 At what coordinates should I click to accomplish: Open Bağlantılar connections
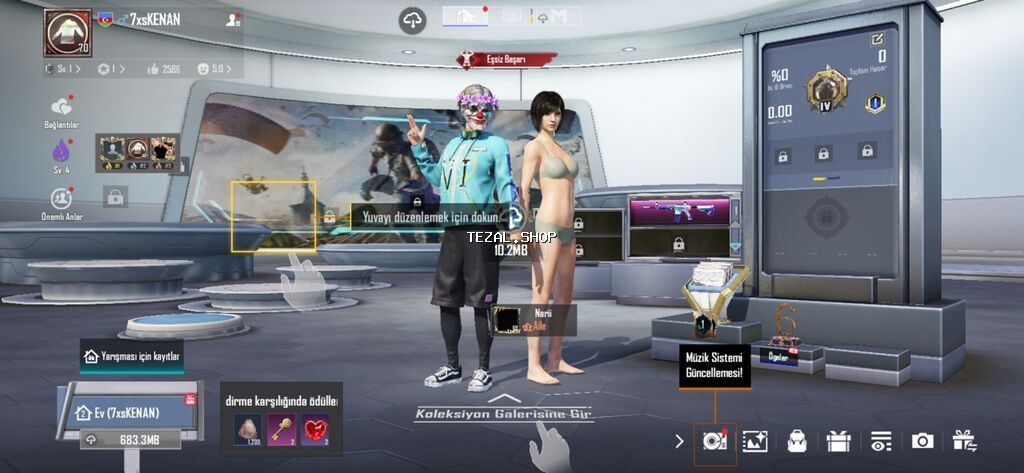(x=61, y=108)
